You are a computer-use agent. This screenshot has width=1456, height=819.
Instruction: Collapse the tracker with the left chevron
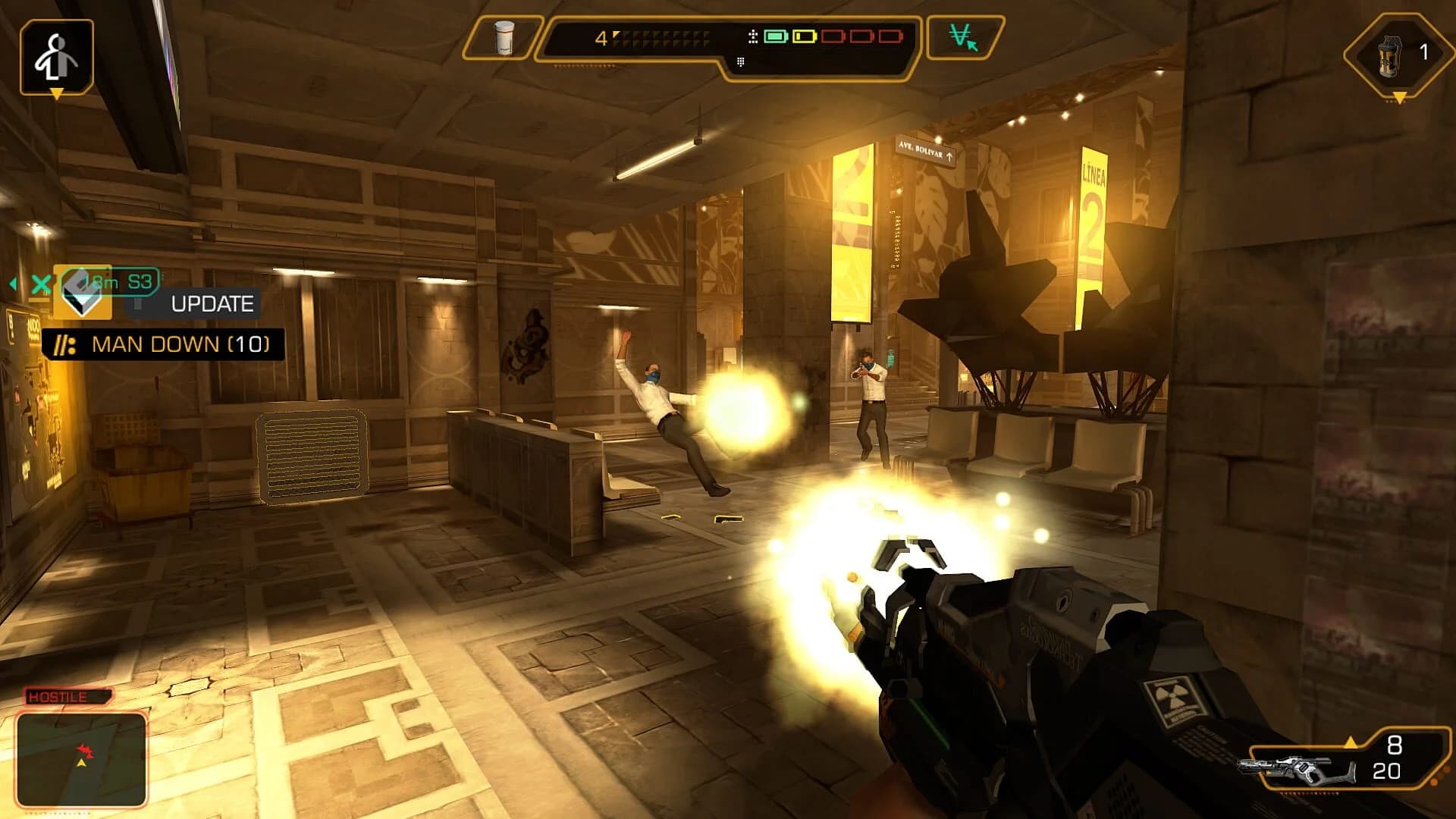[12, 283]
